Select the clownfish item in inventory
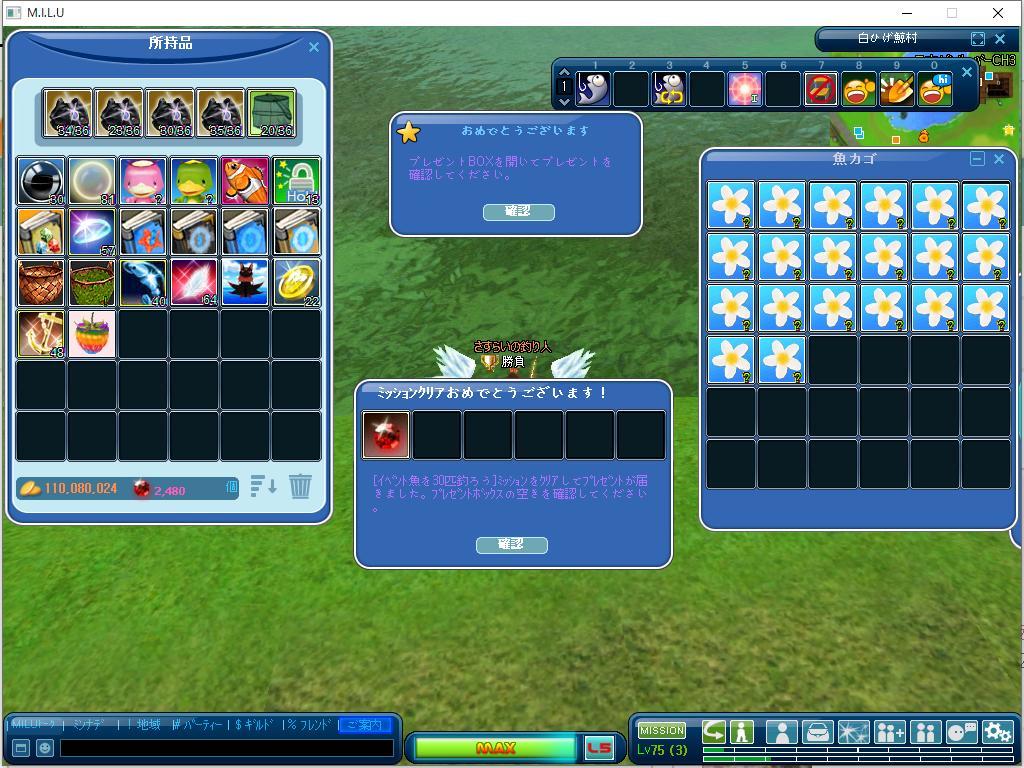Screen dimensions: 1024x768 tap(245, 181)
